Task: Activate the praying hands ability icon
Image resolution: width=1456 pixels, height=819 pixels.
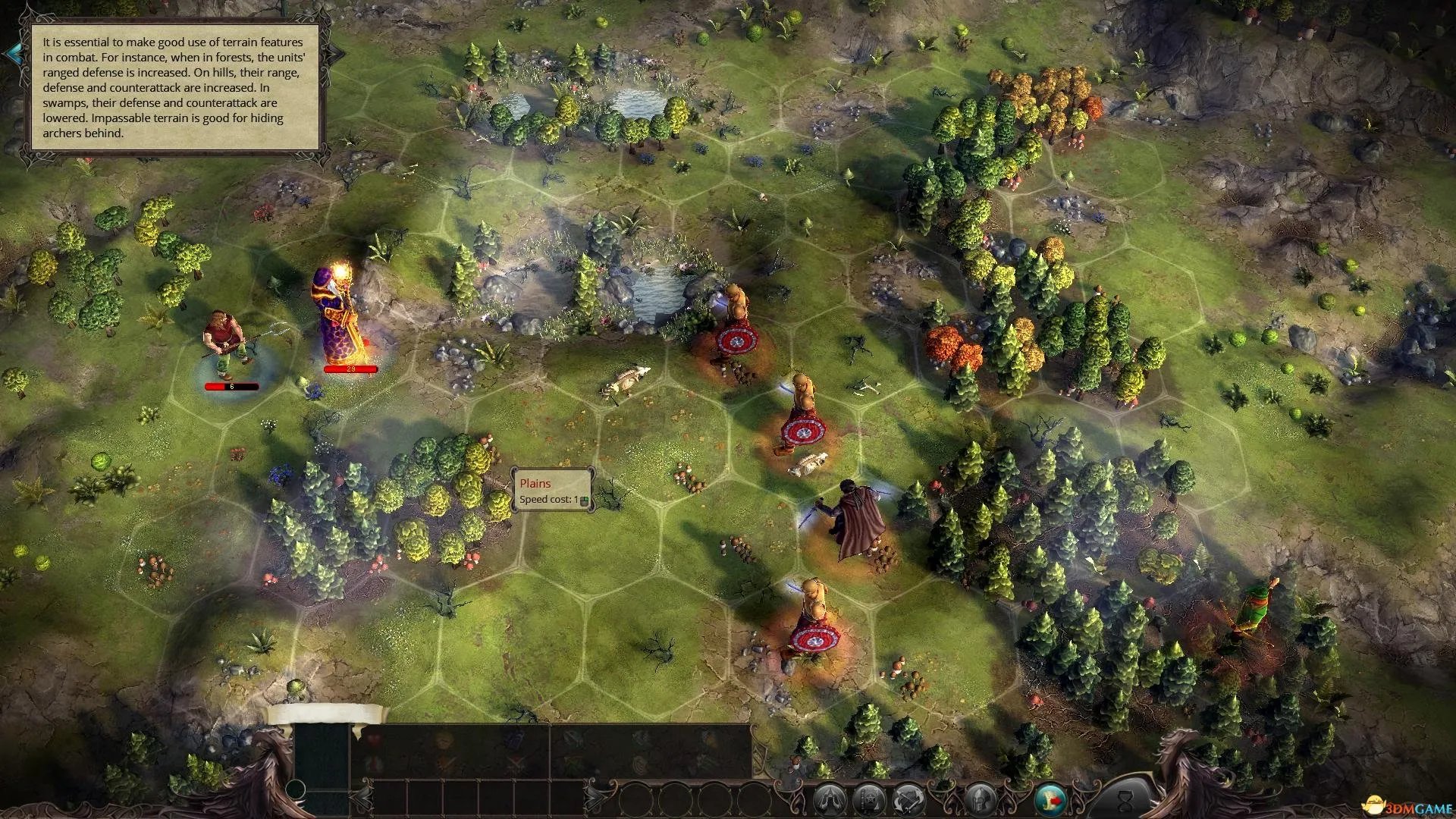Action: tap(830, 799)
